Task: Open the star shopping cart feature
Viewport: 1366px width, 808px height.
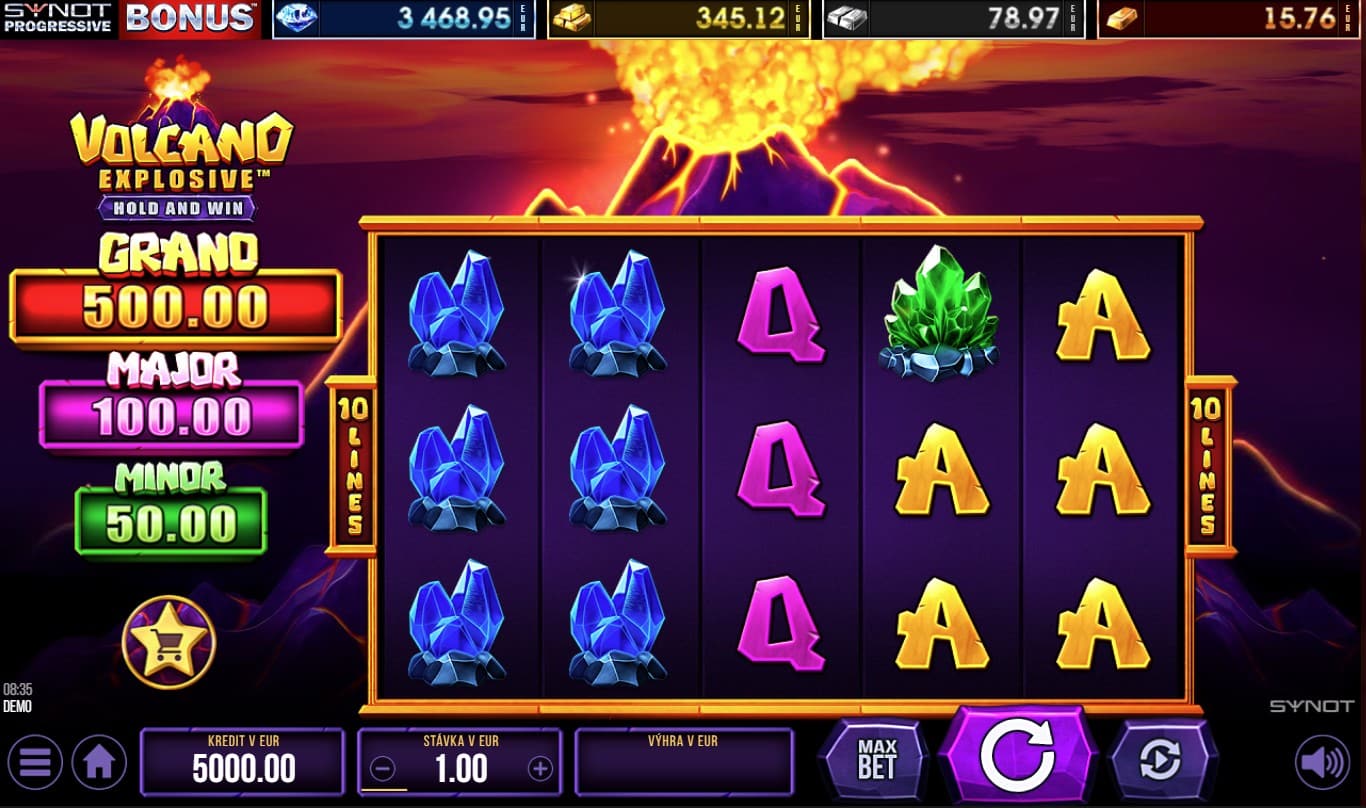Action: (168, 642)
